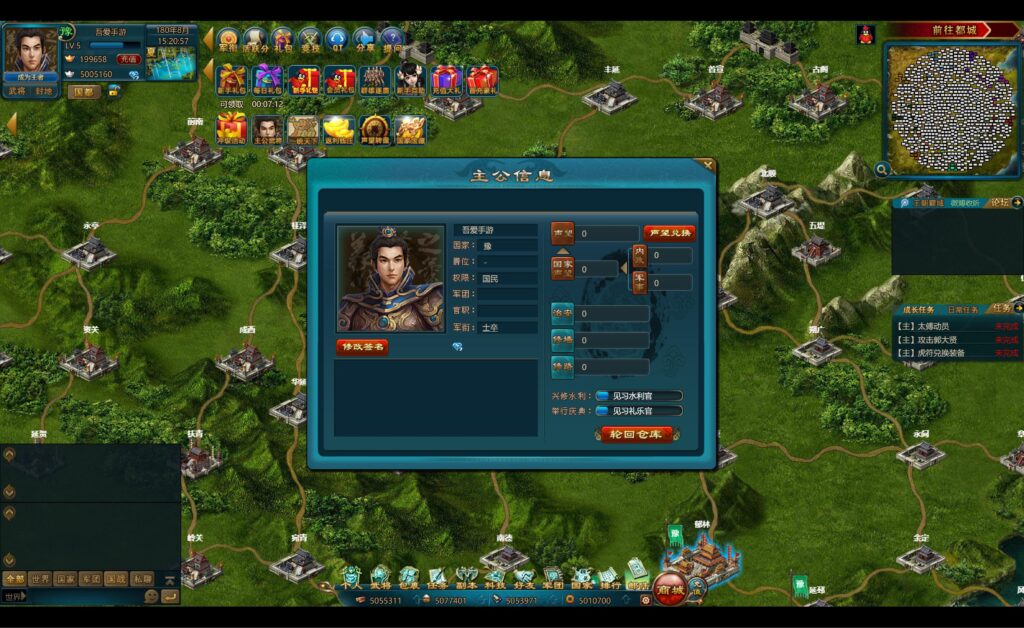Click the 提问 help question icon
The image size is (1024, 628).
pyautogui.click(x=391, y=40)
